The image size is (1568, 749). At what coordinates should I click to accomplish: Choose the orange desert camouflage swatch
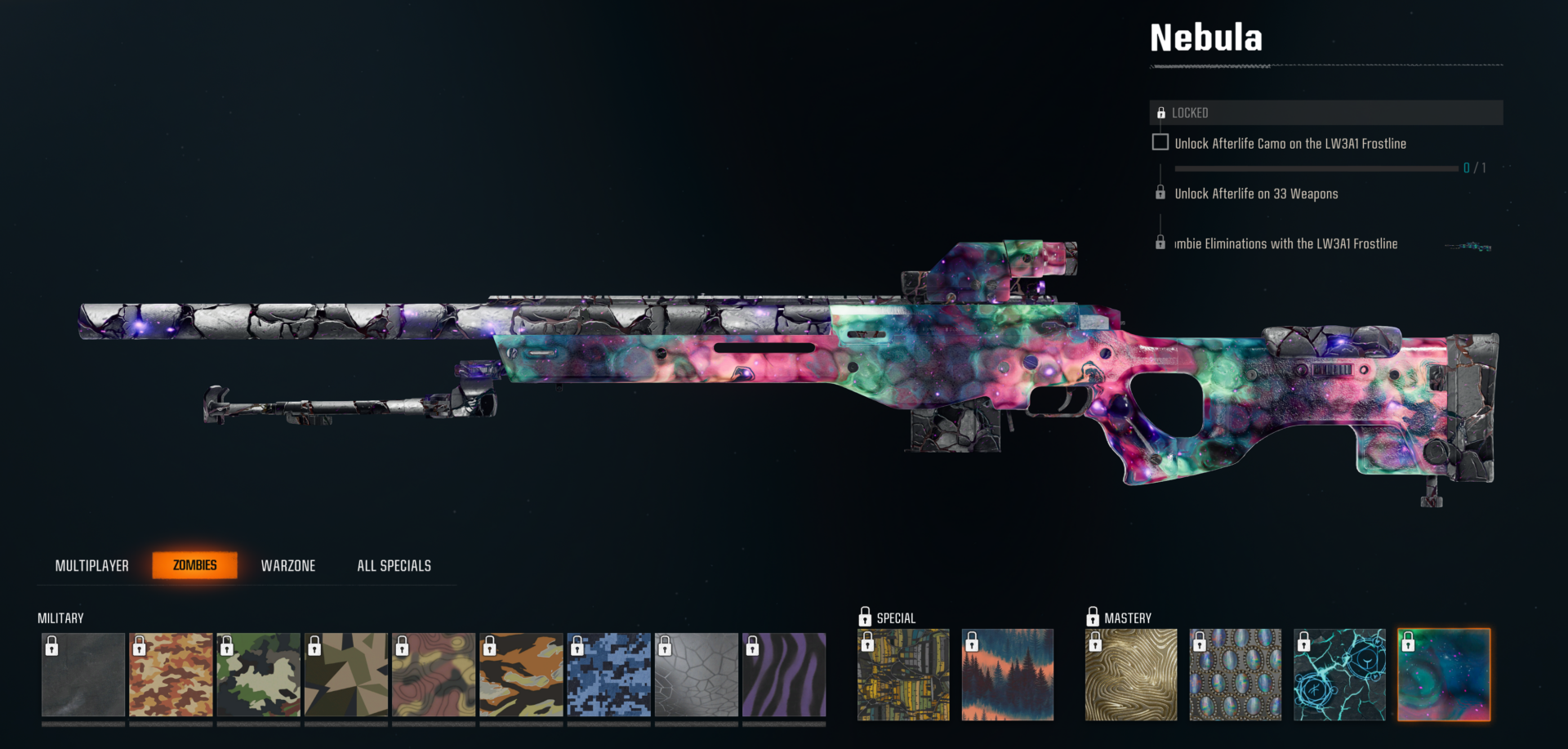(x=171, y=675)
